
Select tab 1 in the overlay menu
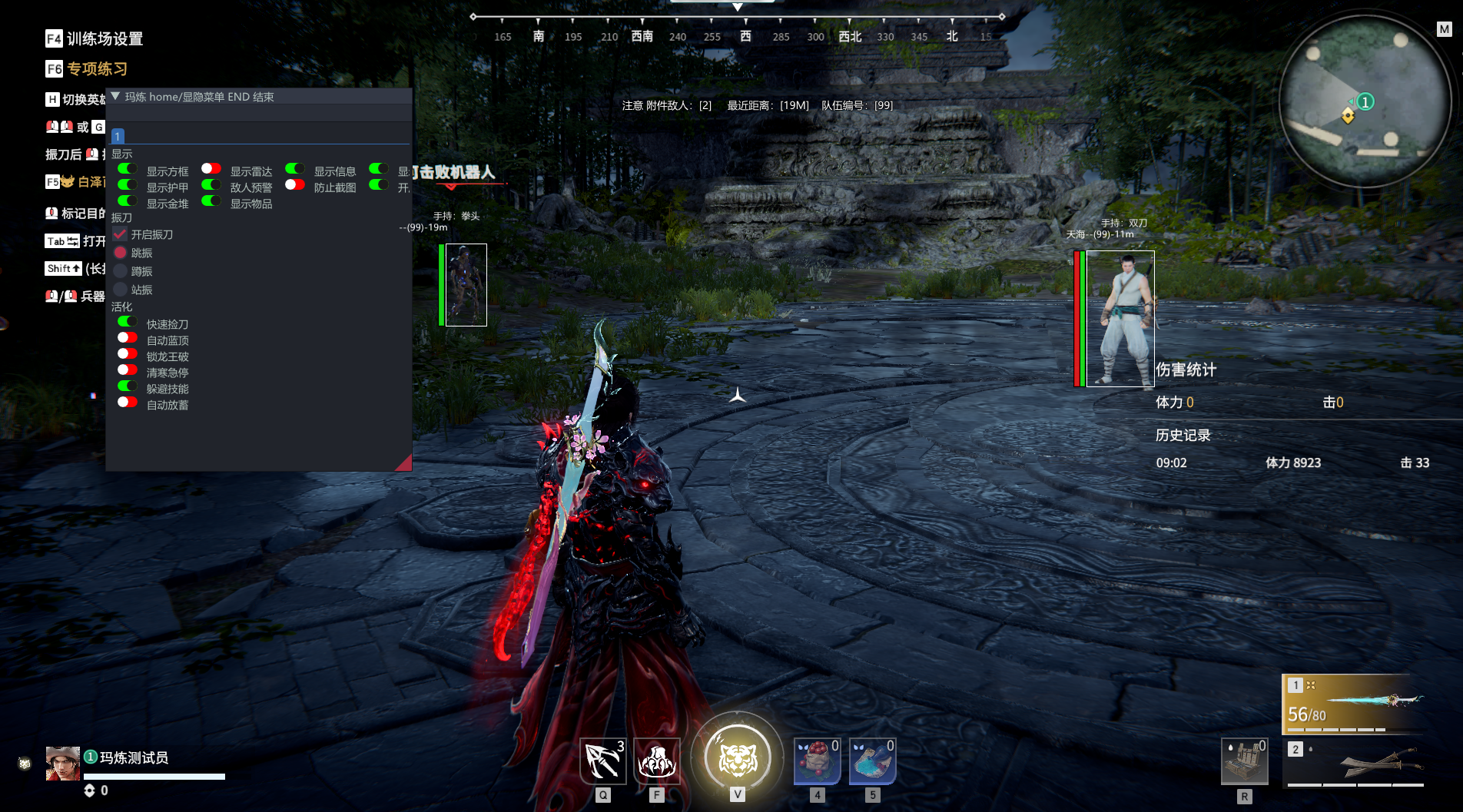(118, 136)
